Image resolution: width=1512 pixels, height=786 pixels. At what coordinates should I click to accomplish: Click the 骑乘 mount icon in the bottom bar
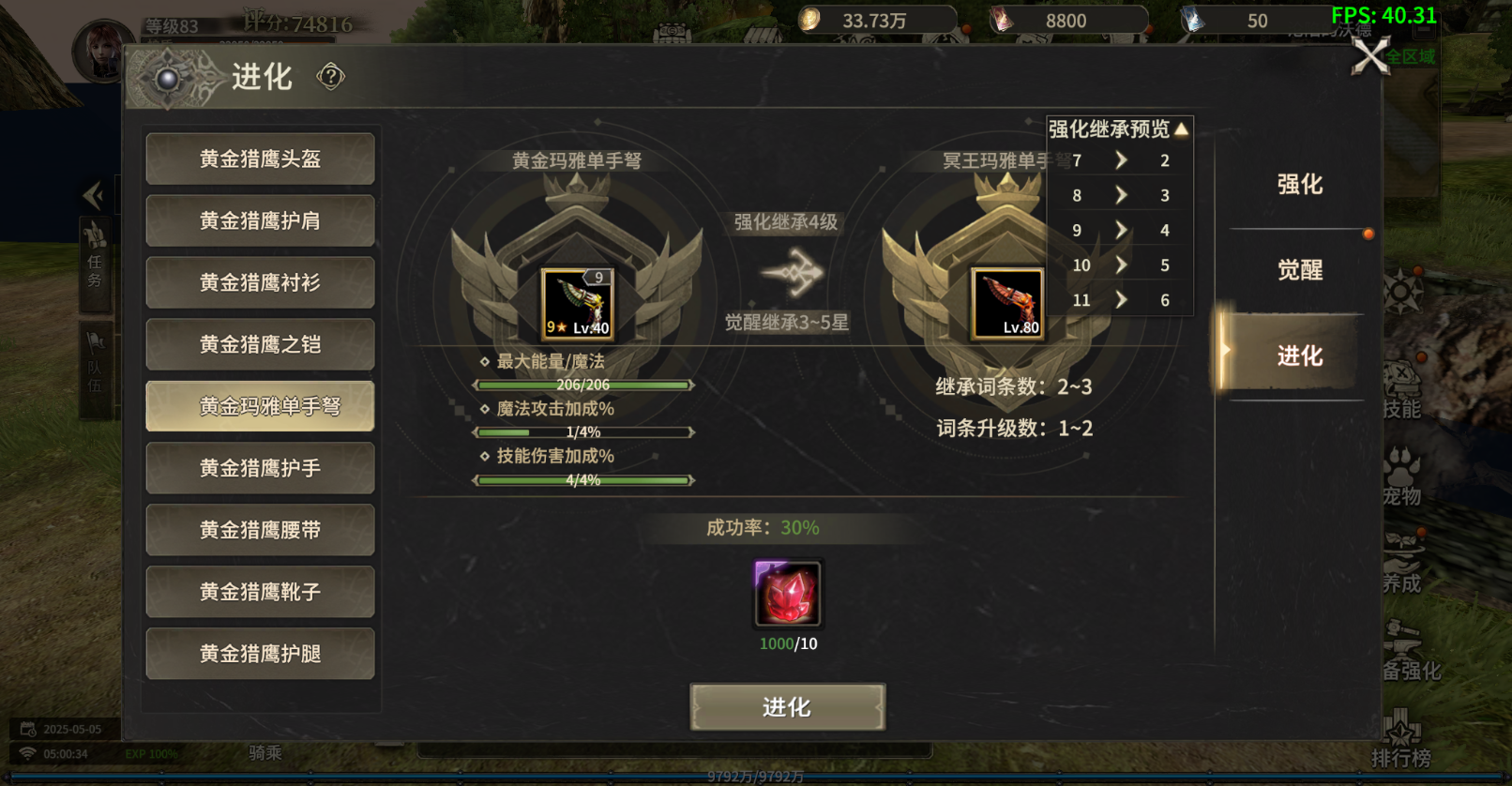click(265, 752)
